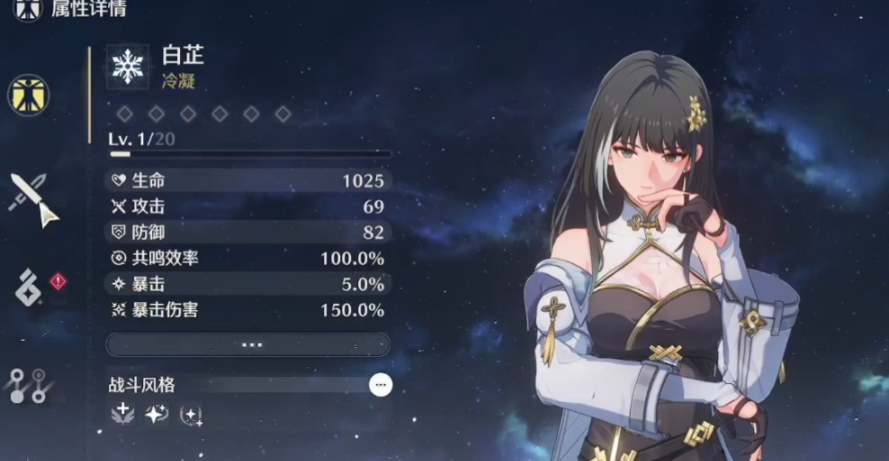Viewport: 889px width, 461px height.
Task: Select the first combat style icon with plus sign
Action: coord(122,414)
